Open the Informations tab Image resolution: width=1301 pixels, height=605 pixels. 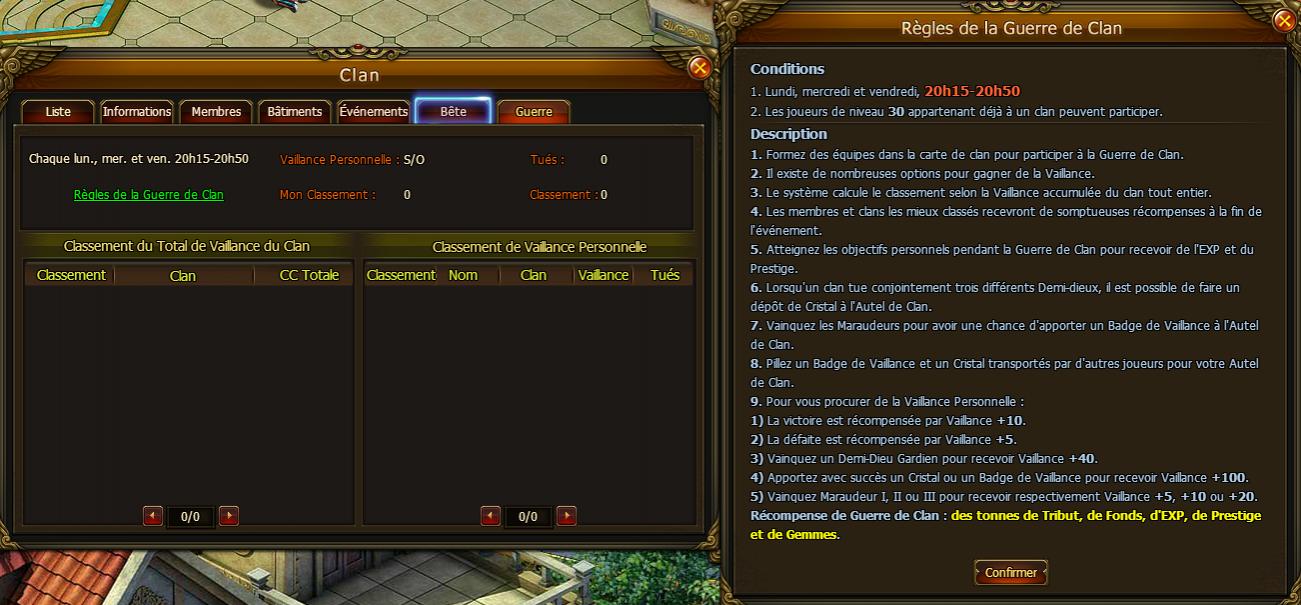point(137,112)
